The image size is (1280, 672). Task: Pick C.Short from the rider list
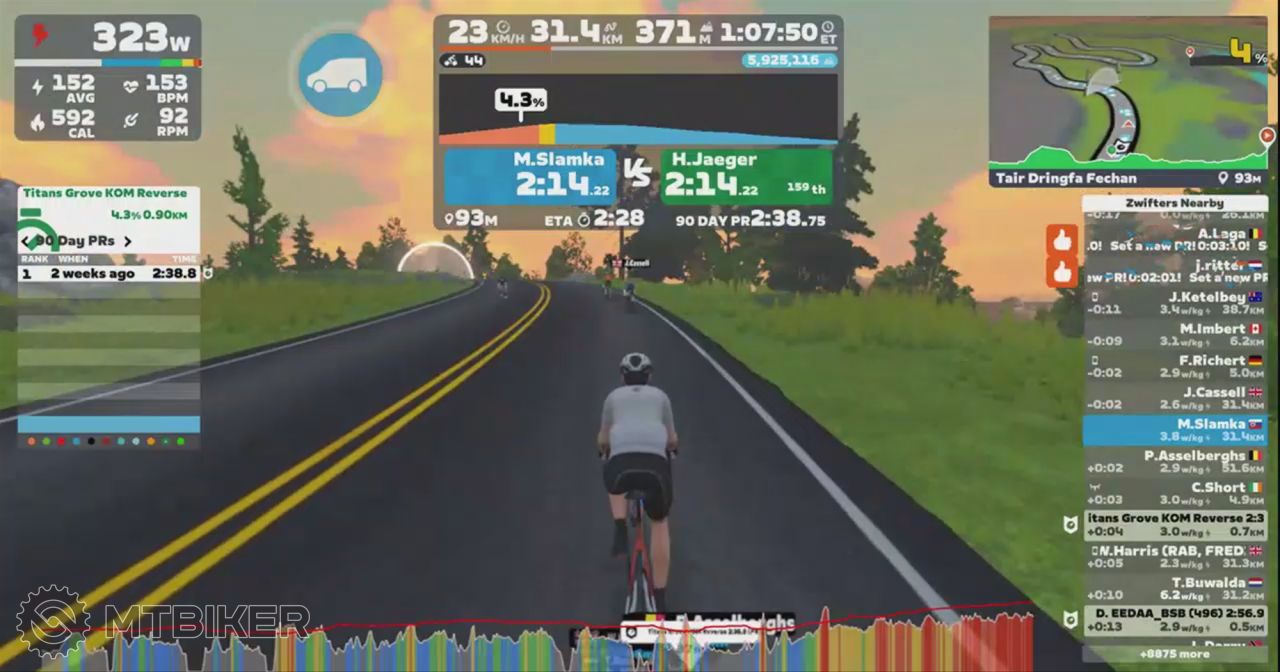pos(1175,494)
